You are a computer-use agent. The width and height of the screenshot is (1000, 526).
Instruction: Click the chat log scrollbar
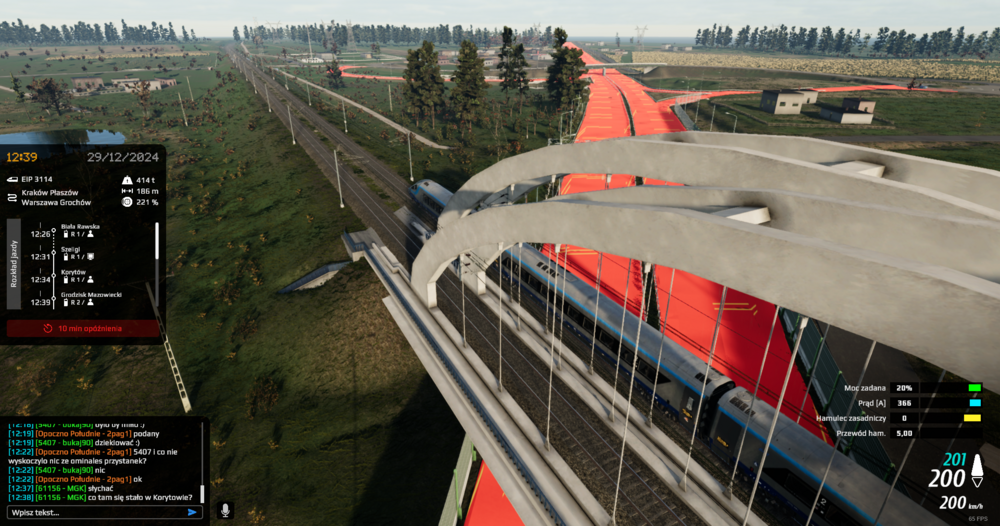pos(202,493)
